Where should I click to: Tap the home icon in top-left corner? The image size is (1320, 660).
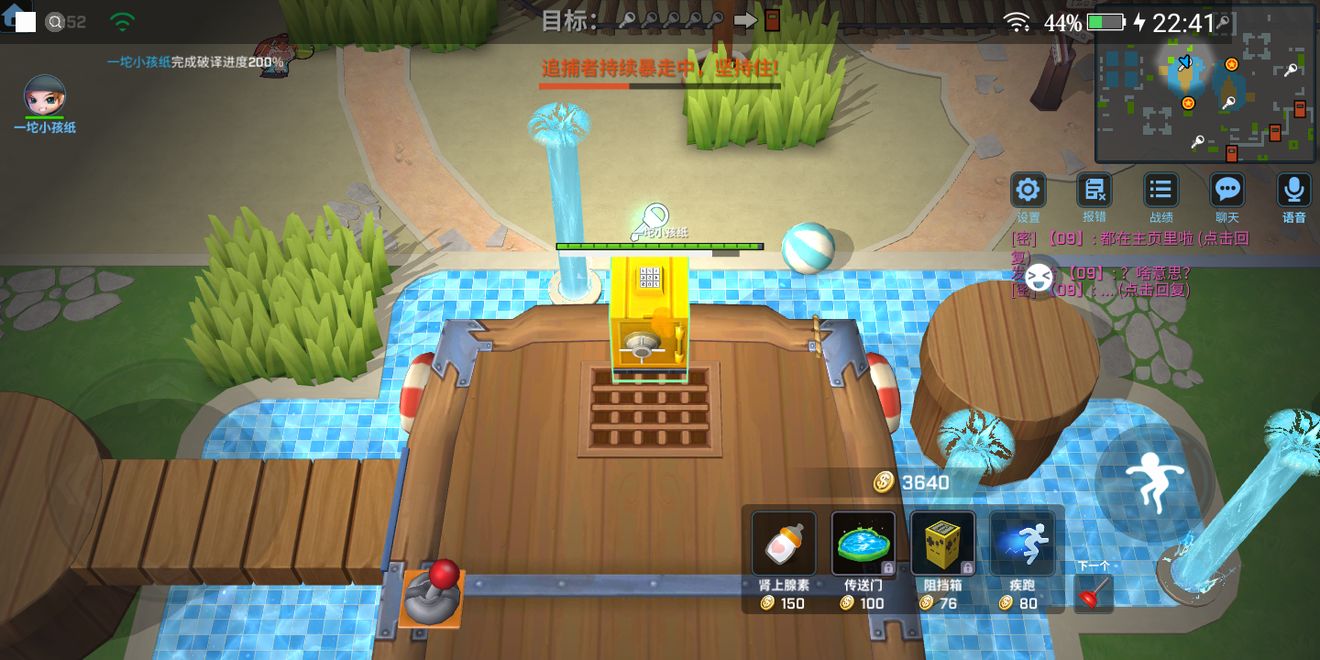pyautogui.click(x=12, y=20)
